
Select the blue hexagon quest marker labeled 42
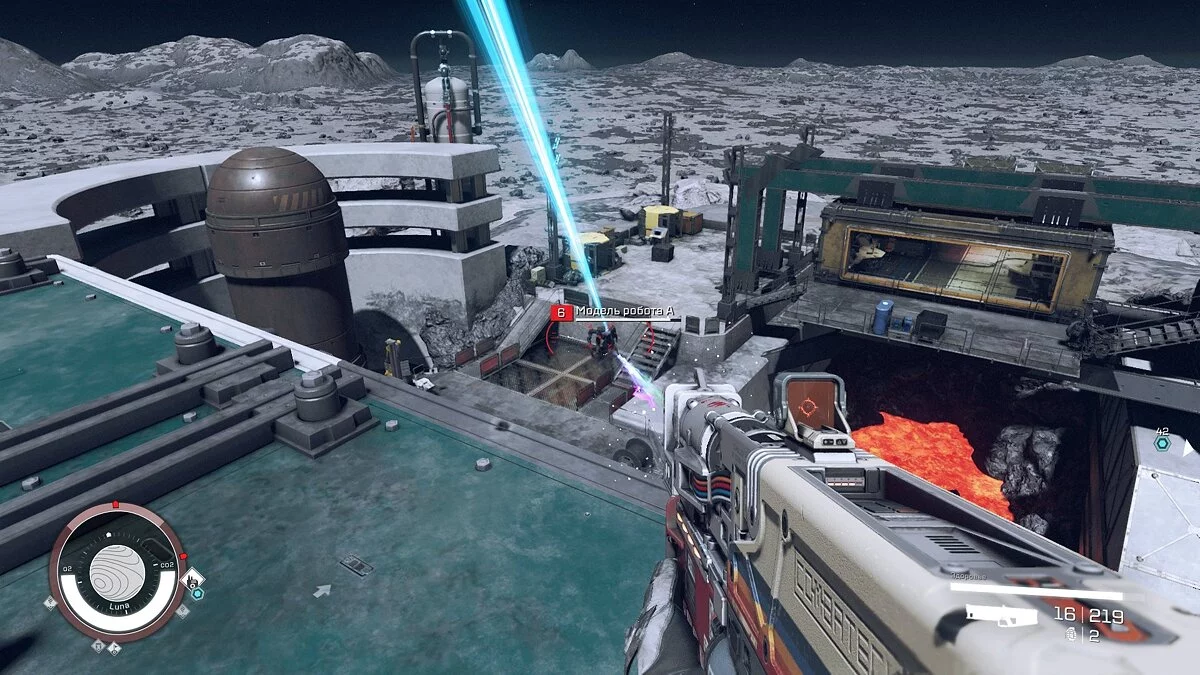click(x=1162, y=444)
